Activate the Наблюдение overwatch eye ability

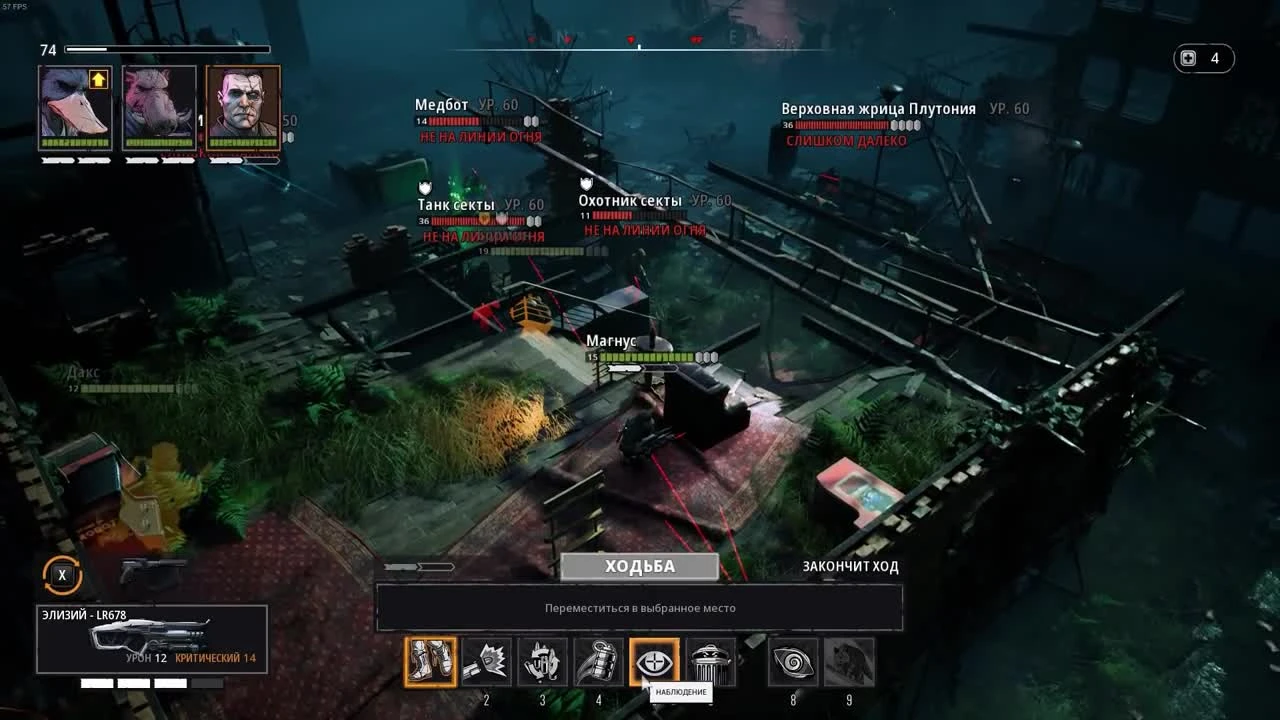coord(656,661)
